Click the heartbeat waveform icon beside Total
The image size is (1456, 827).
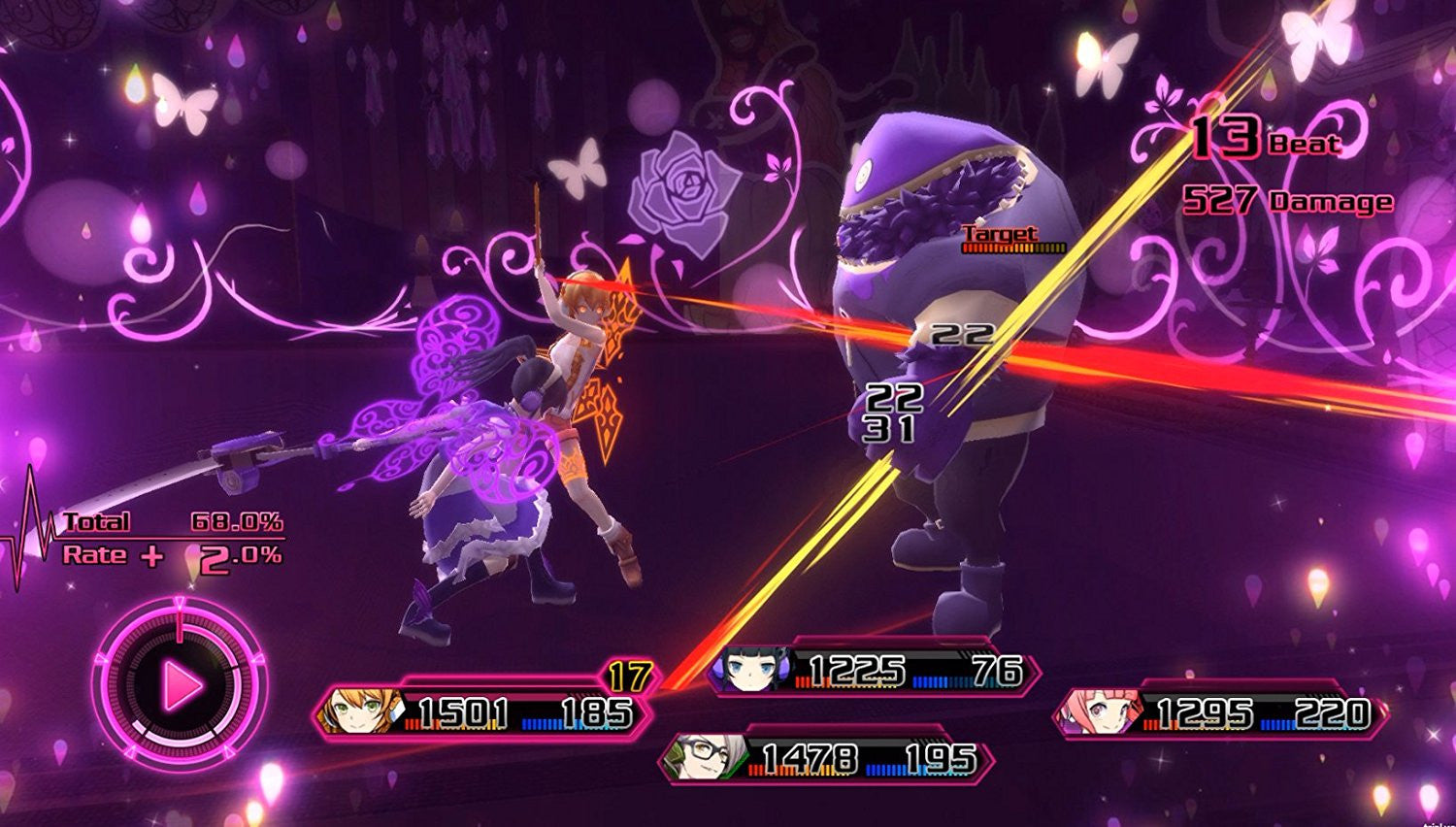[32, 529]
